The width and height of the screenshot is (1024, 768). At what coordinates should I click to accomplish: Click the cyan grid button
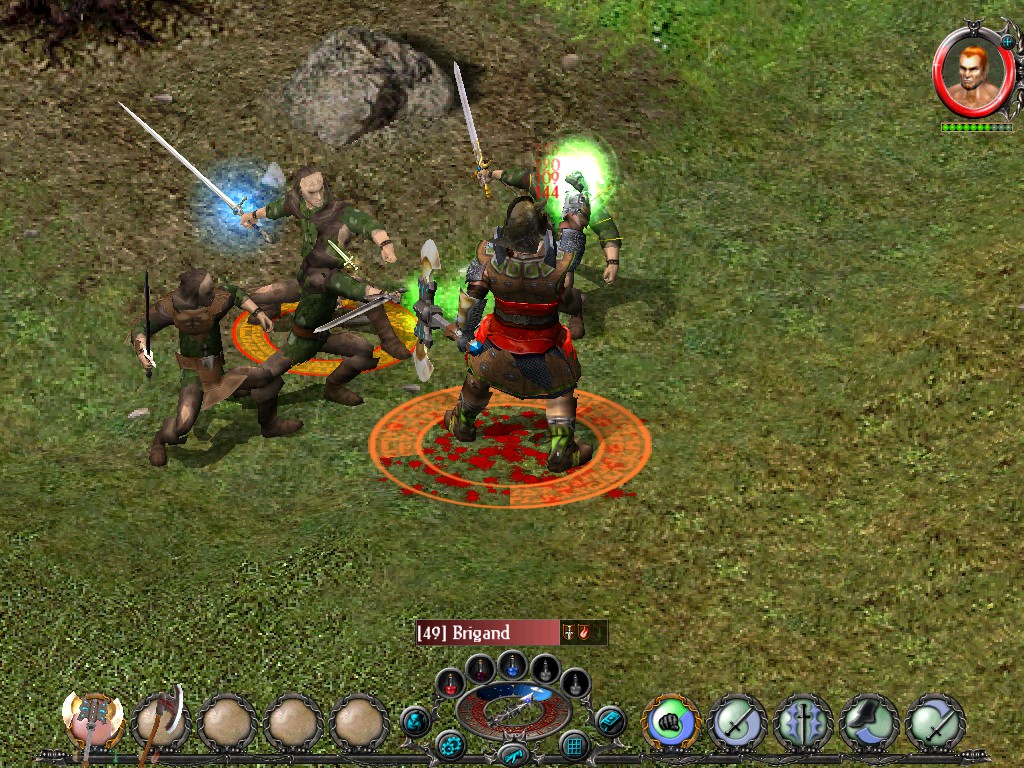pos(575,745)
